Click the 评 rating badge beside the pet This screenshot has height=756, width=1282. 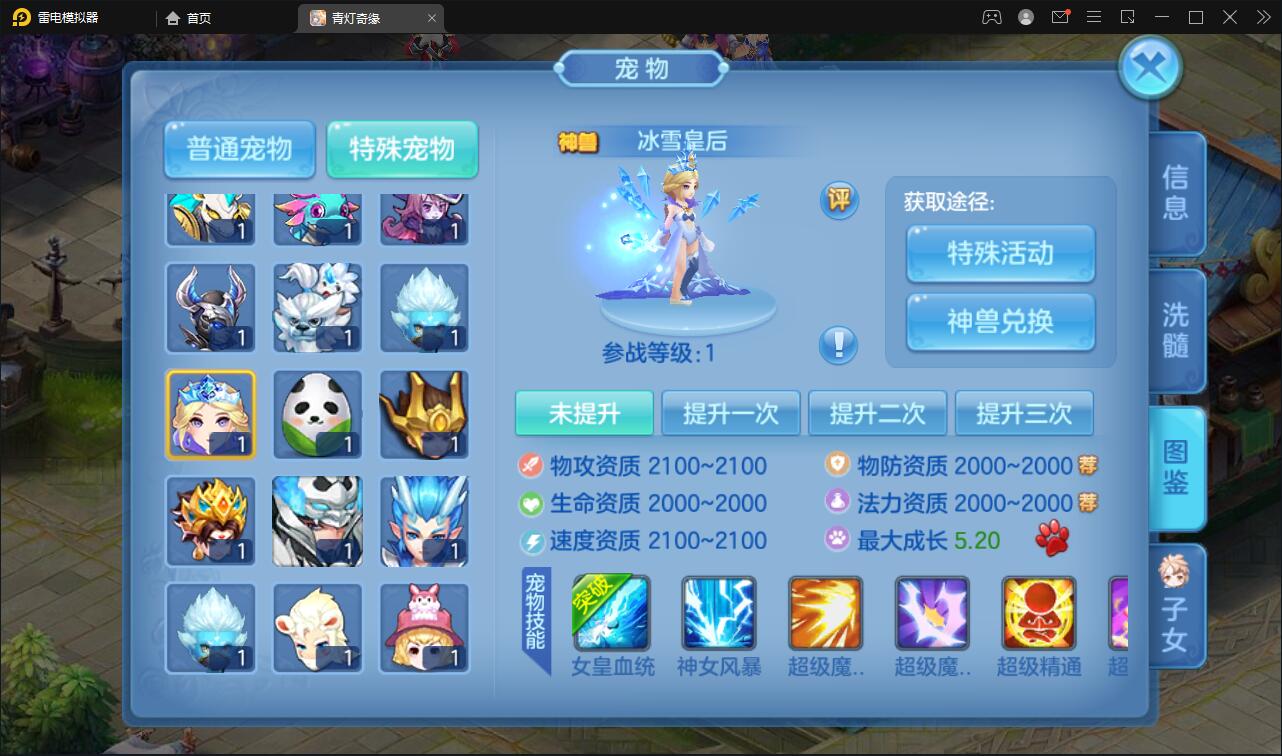839,200
